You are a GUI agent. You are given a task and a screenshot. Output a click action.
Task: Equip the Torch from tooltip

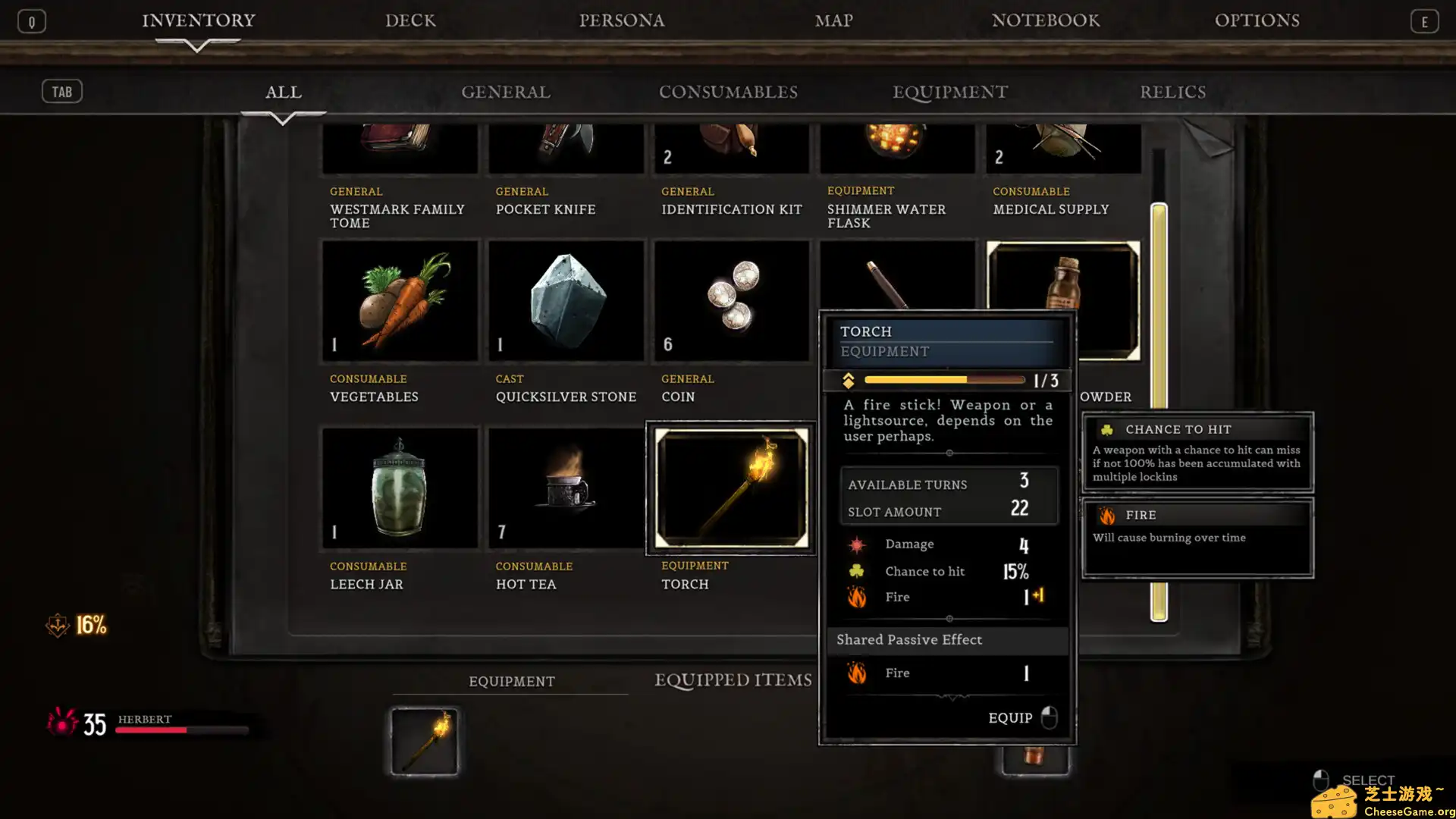coord(1021,717)
